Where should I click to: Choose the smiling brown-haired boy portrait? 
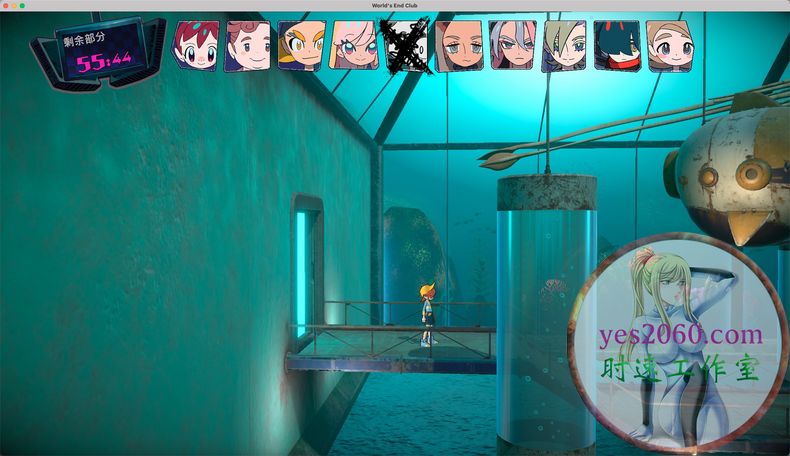pos(248,45)
